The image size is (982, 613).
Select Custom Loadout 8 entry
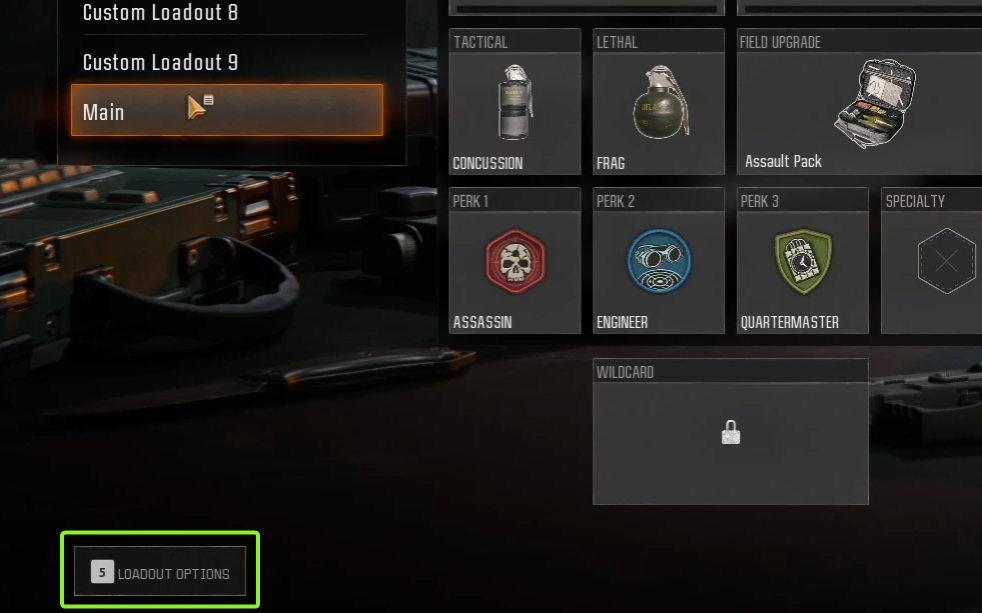pyautogui.click(x=160, y=13)
